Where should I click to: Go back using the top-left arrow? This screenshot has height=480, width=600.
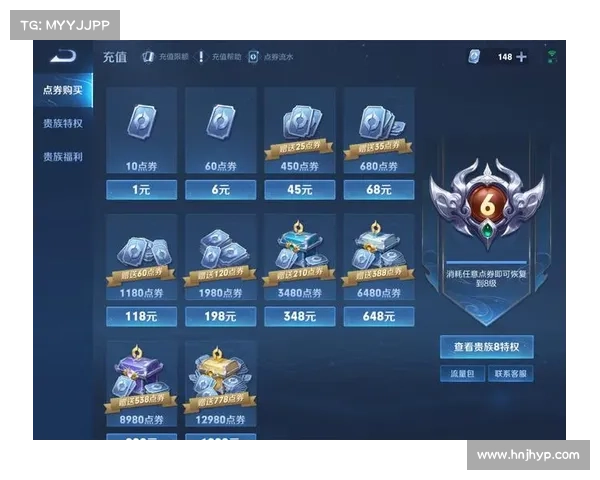point(63,56)
